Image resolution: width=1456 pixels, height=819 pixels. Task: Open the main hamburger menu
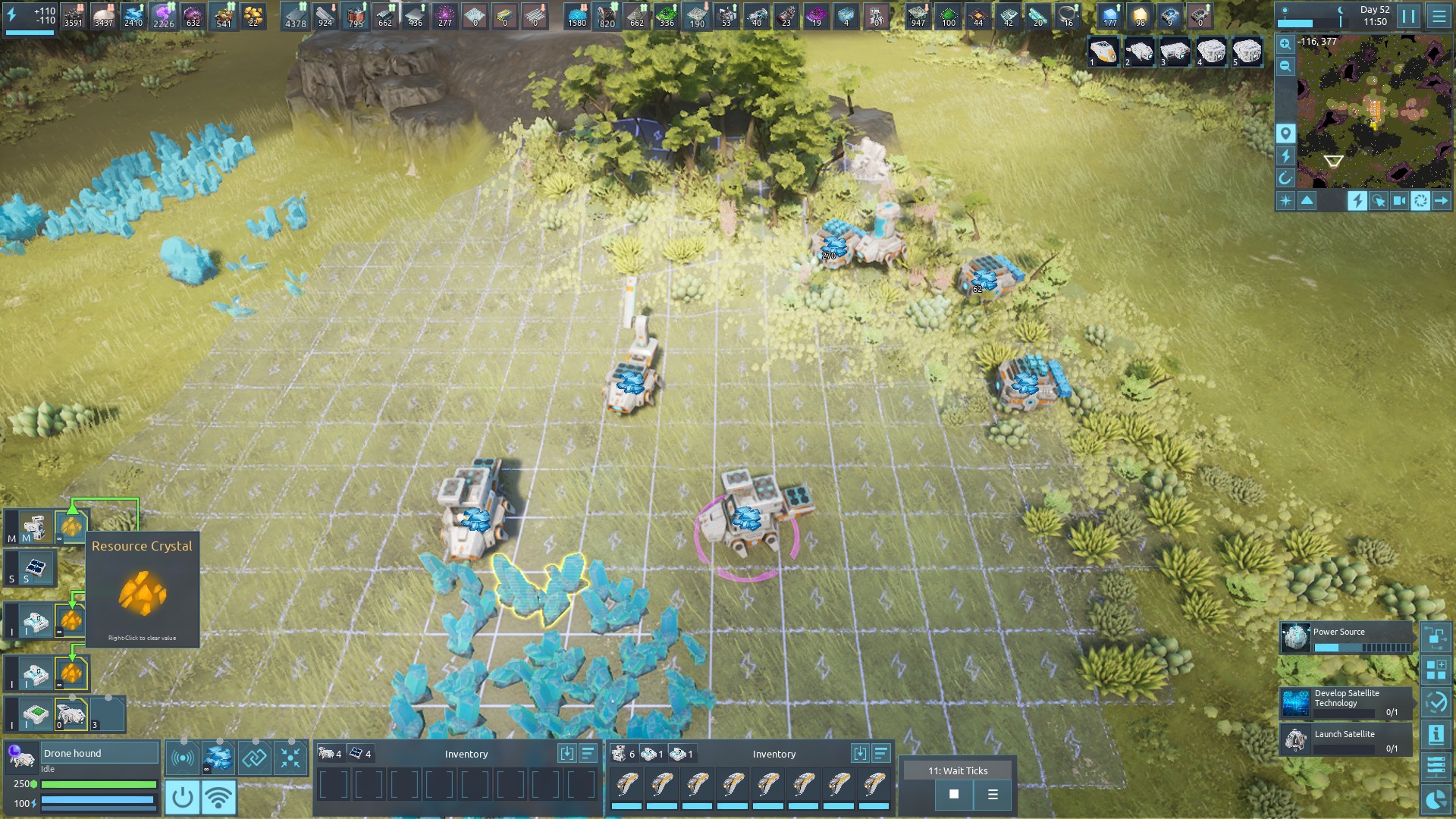[1439, 16]
